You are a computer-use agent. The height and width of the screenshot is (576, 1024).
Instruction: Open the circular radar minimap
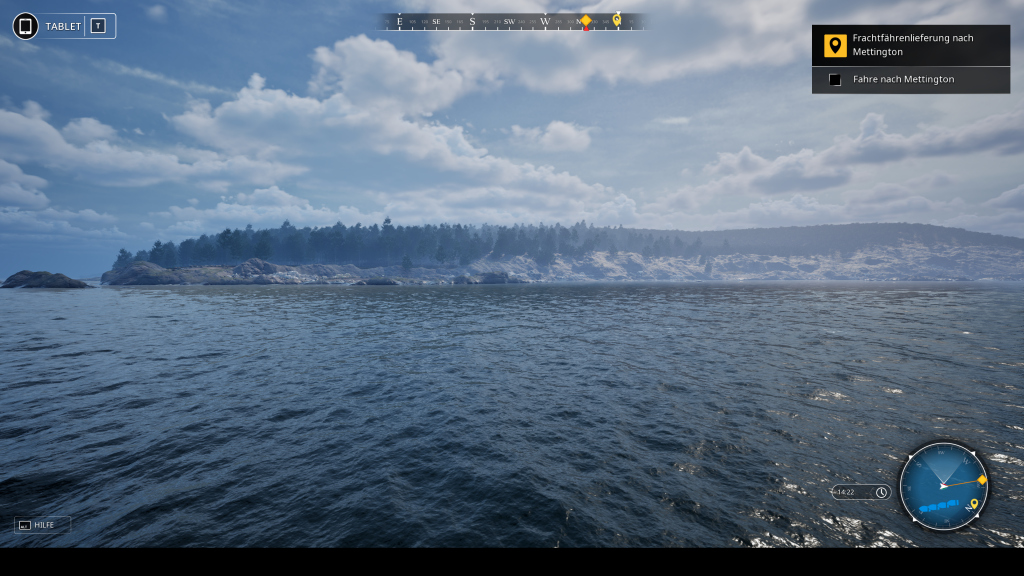[943, 486]
